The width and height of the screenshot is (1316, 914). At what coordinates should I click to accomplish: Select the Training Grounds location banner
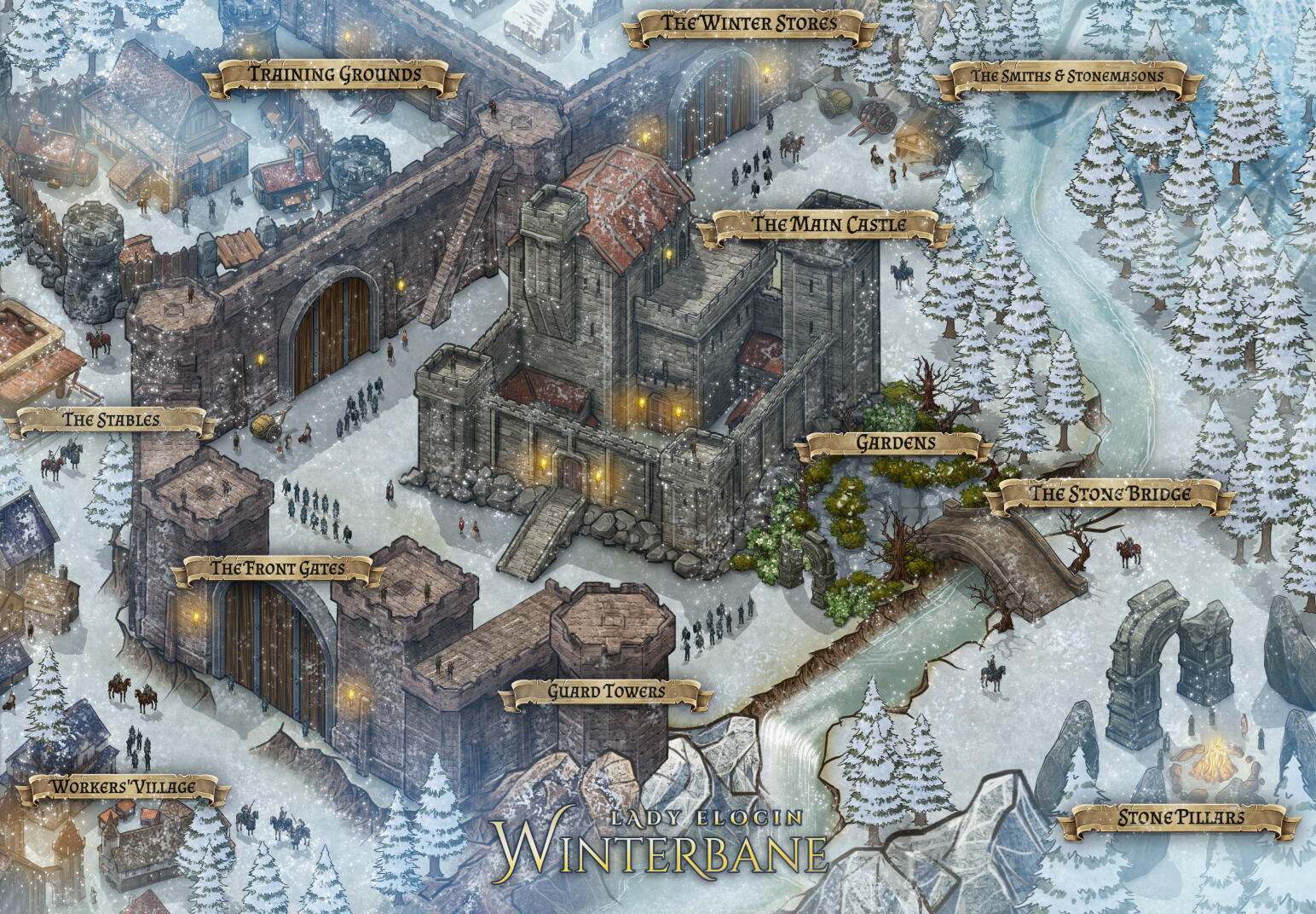pos(334,75)
